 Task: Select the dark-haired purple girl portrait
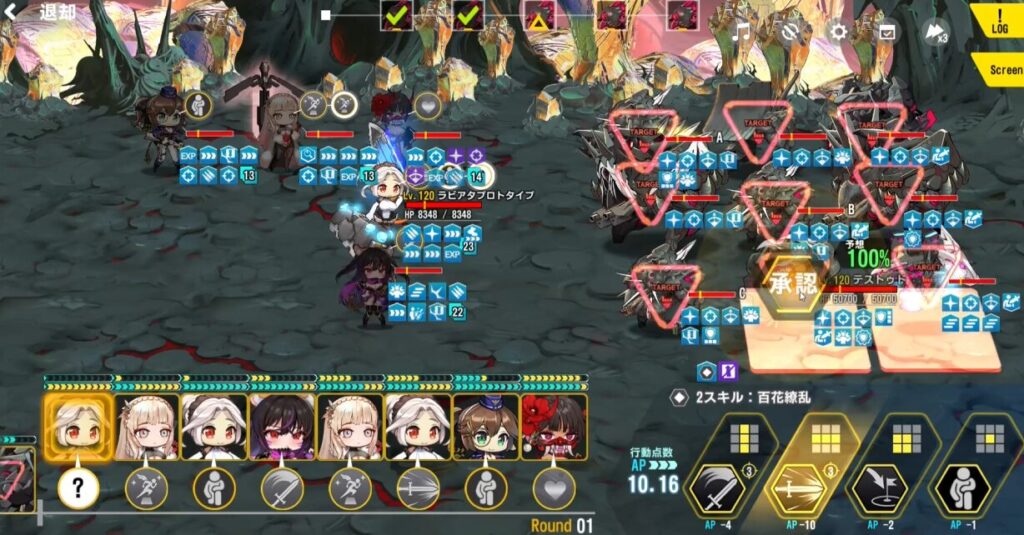(281, 427)
